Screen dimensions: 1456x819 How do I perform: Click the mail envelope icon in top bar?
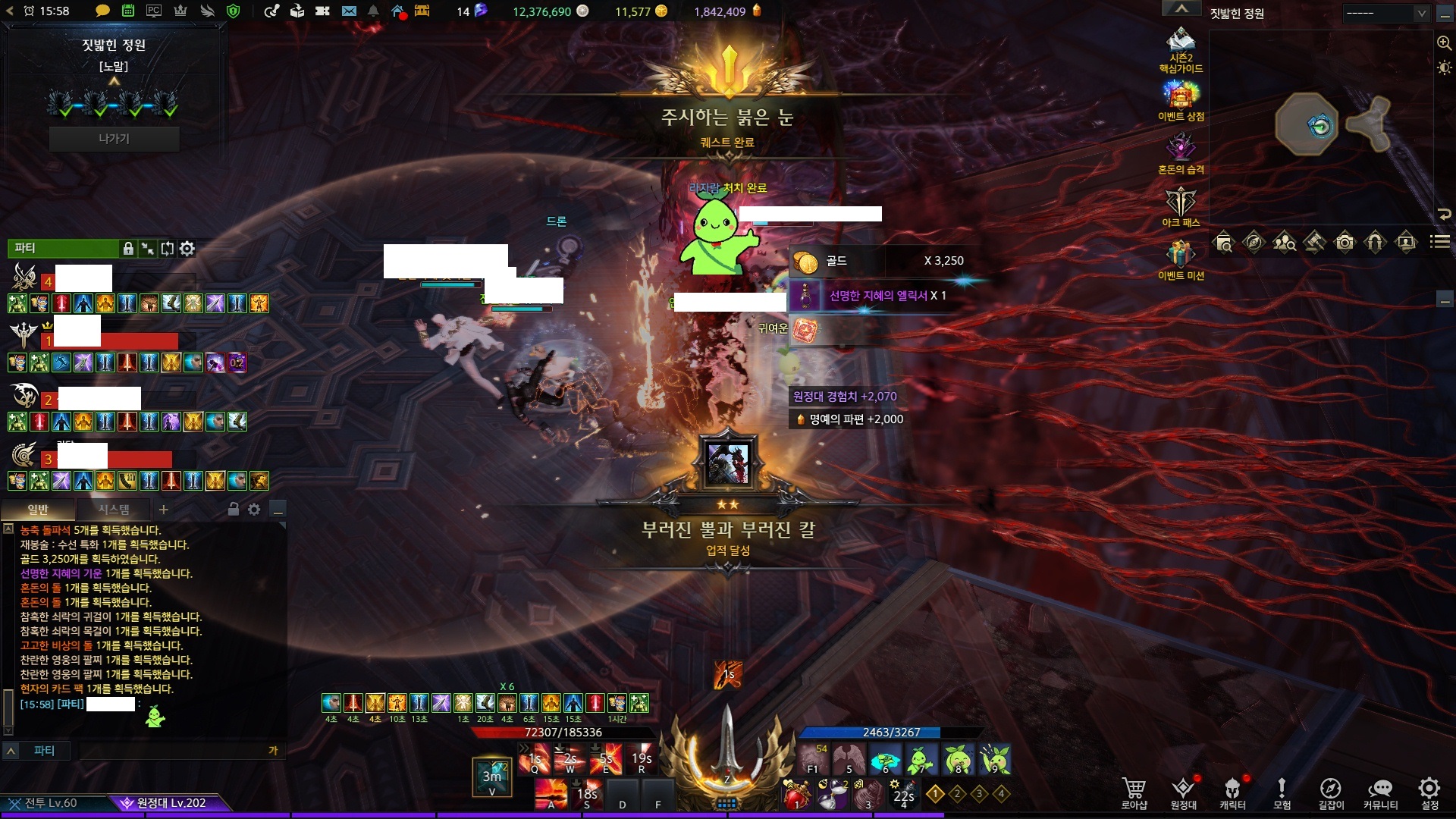click(349, 11)
